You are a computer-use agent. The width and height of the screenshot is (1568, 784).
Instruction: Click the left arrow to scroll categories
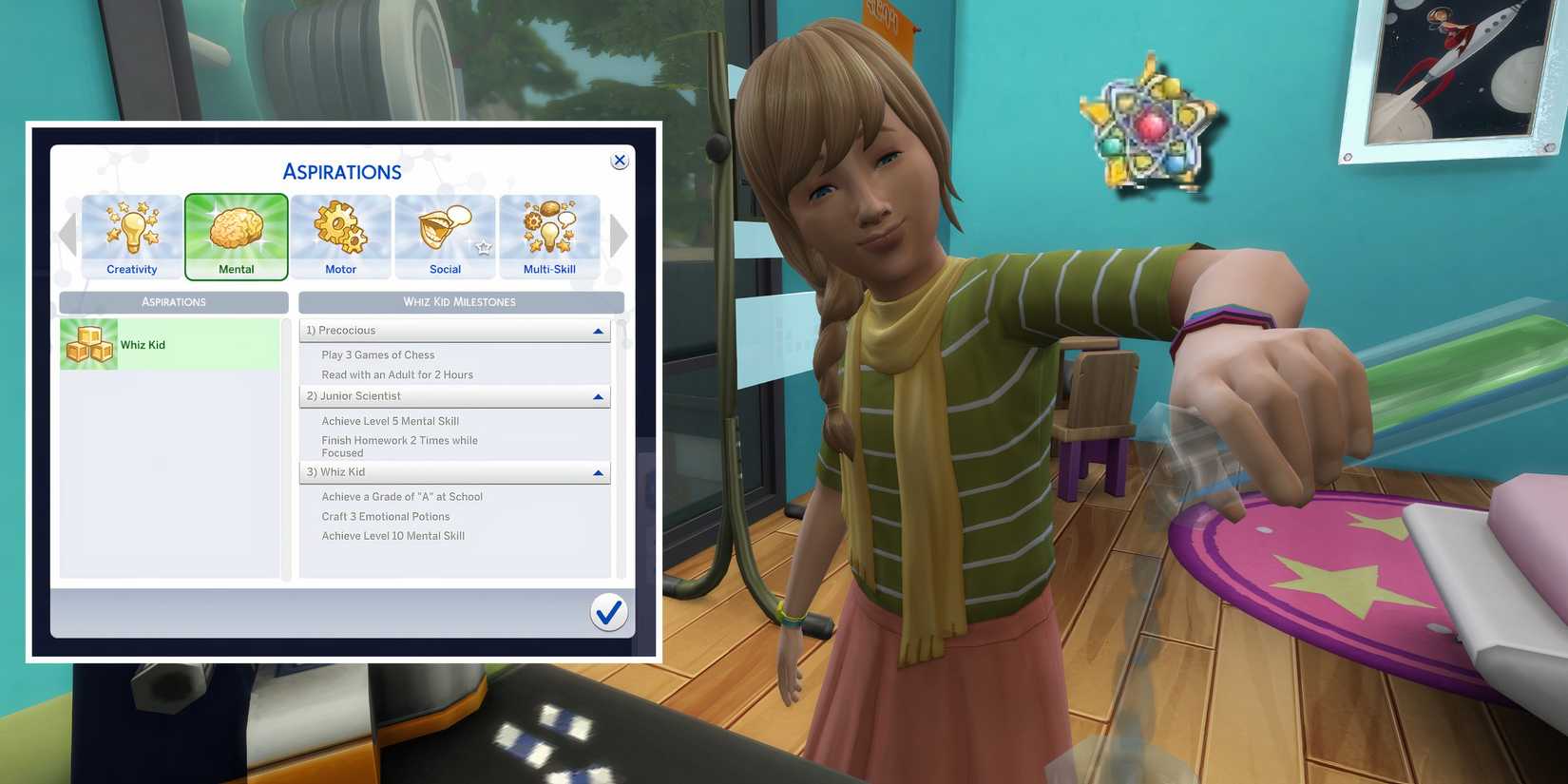click(x=67, y=235)
